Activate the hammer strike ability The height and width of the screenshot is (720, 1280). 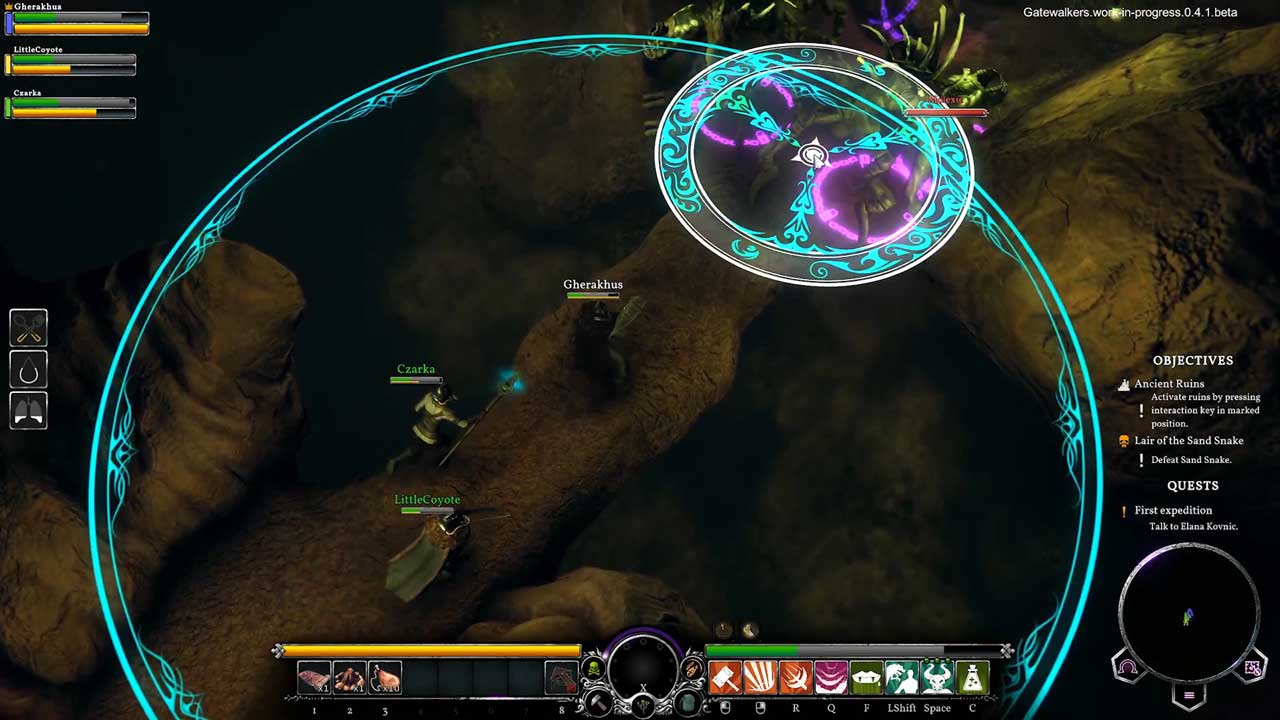(x=725, y=678)
